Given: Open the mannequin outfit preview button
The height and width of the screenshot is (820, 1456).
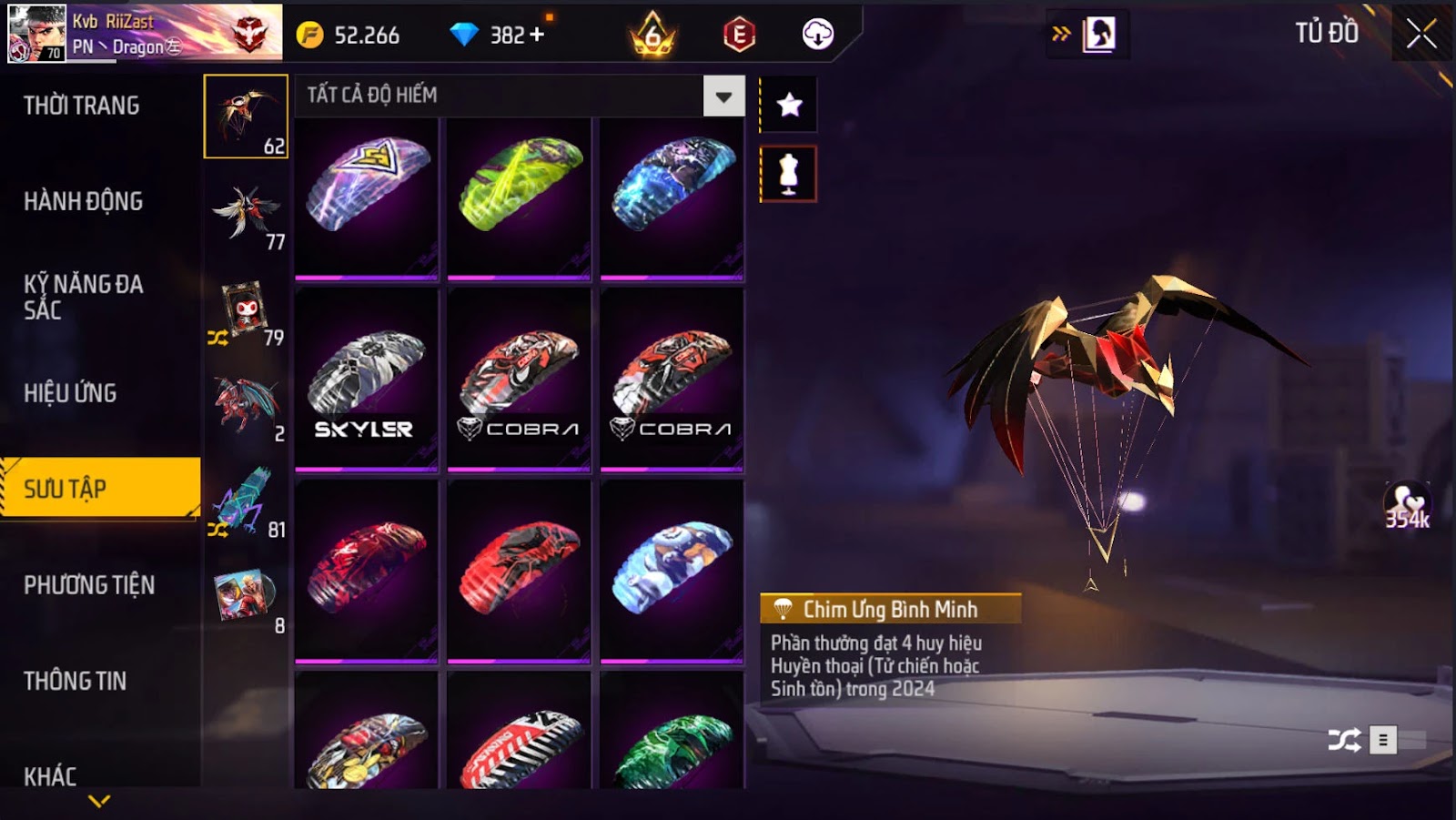Looking at the screenshot, I should pos(789,174).
